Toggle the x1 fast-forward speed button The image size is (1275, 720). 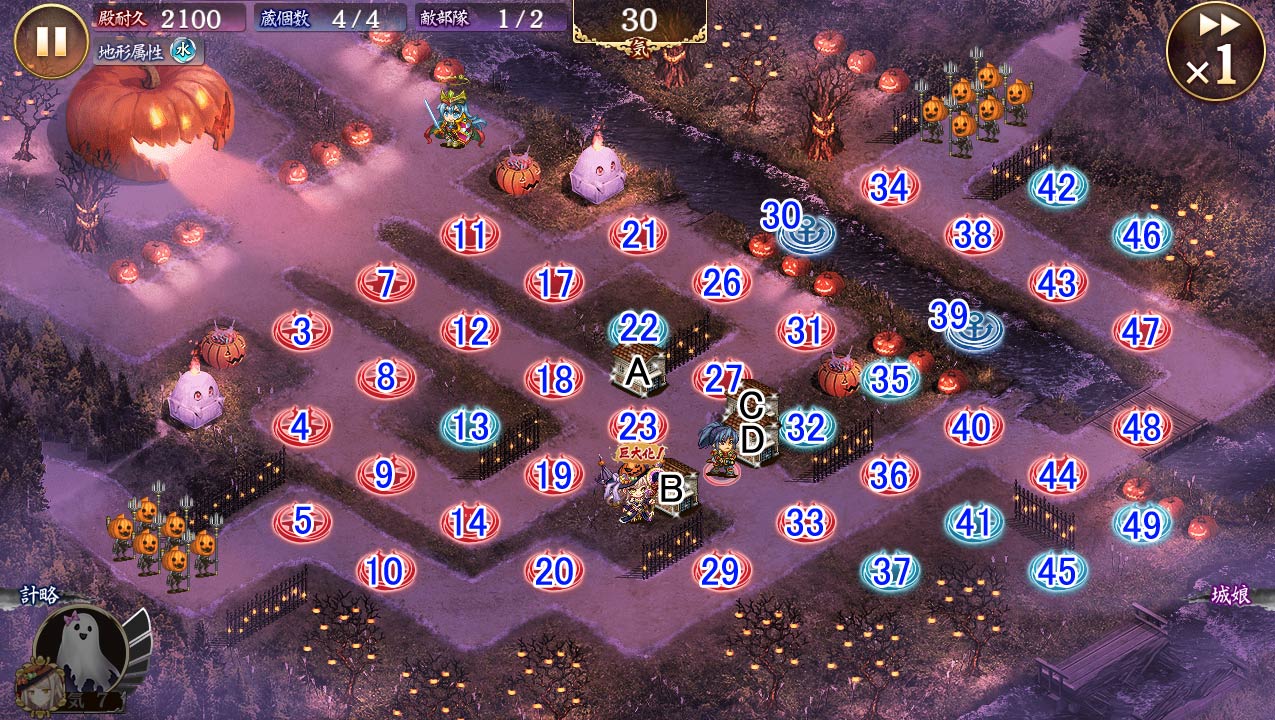(1216, 51)
